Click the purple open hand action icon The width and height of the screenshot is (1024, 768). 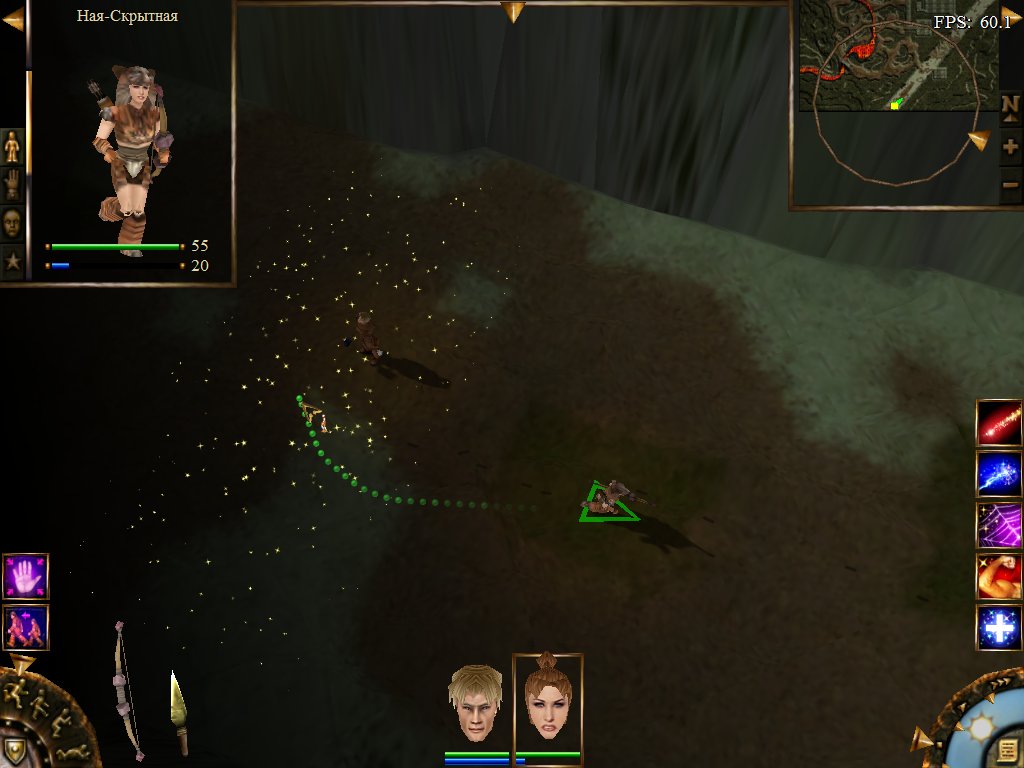(25, 576)
